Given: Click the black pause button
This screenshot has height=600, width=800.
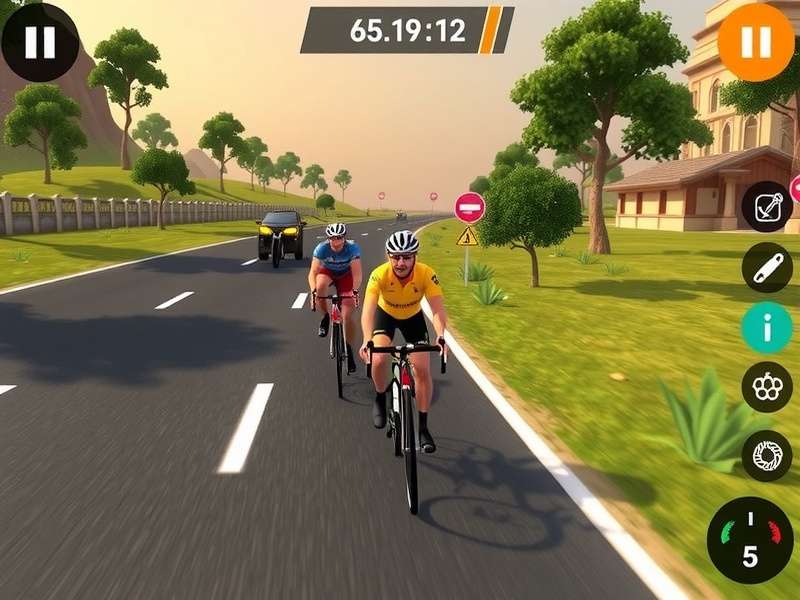Looking at the screenshot, I should pyautogui.click(x=40, y=42).
